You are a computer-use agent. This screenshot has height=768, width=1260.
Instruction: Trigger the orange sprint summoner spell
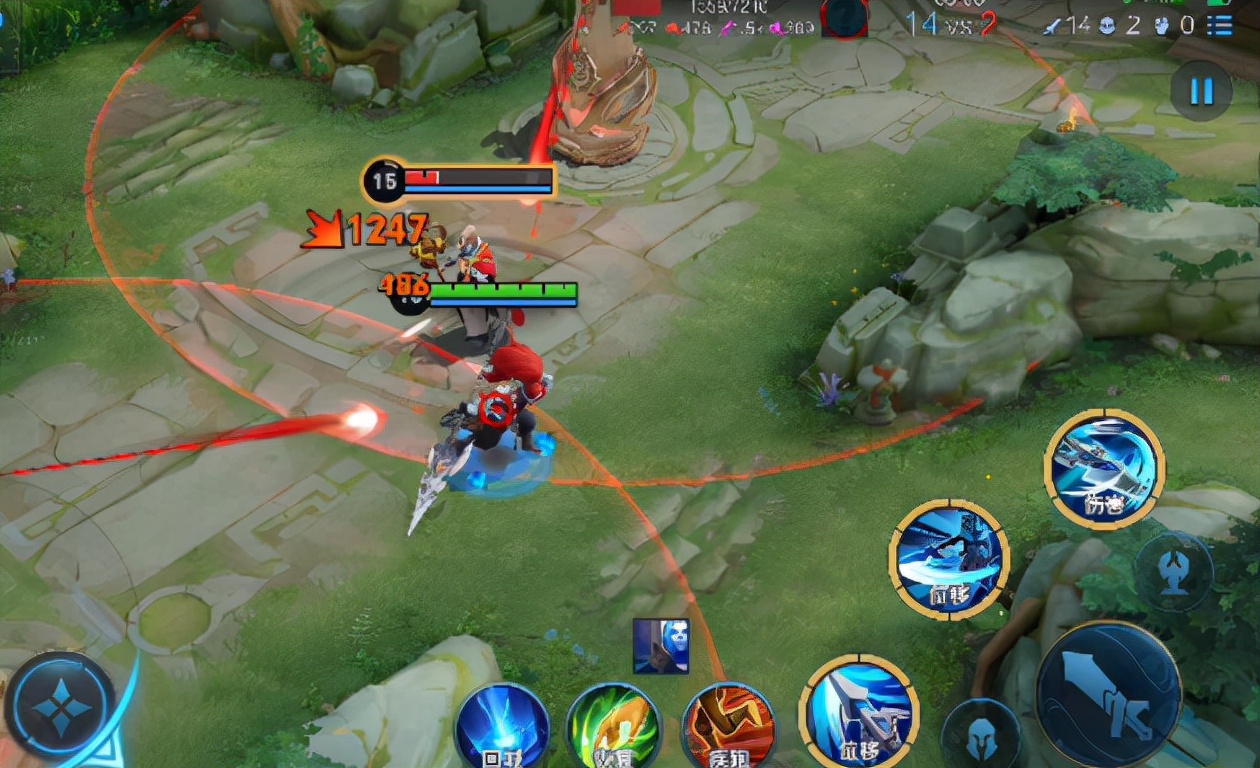728,727
